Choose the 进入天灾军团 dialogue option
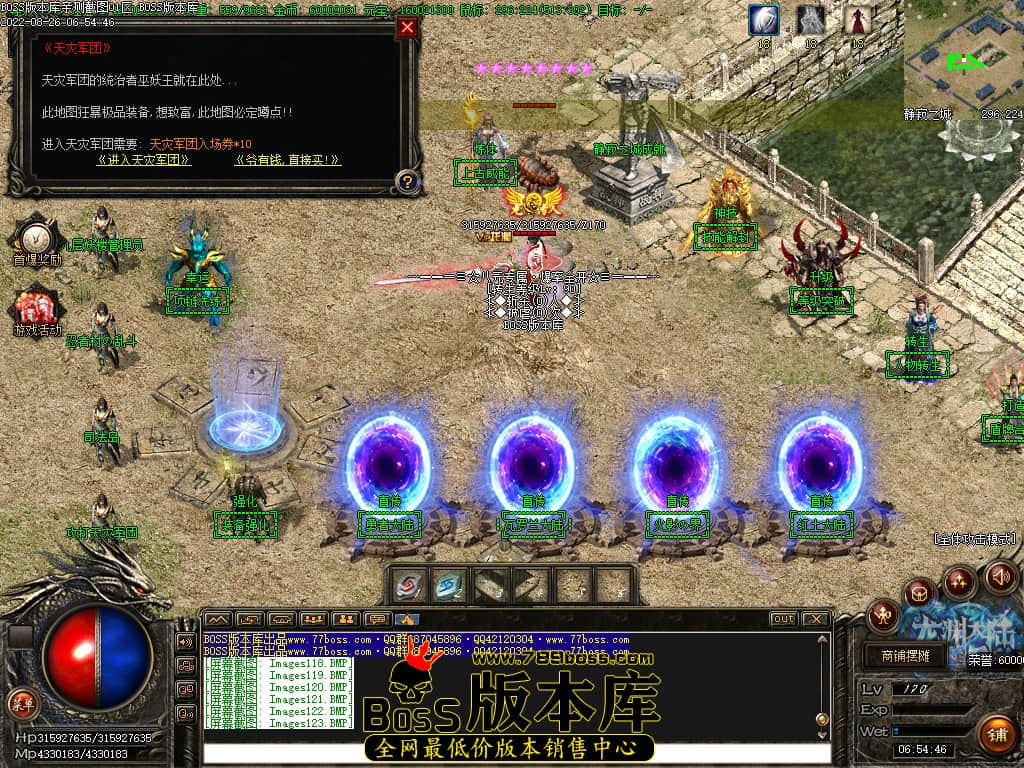1024x768 pixels. tap(144, 160)
